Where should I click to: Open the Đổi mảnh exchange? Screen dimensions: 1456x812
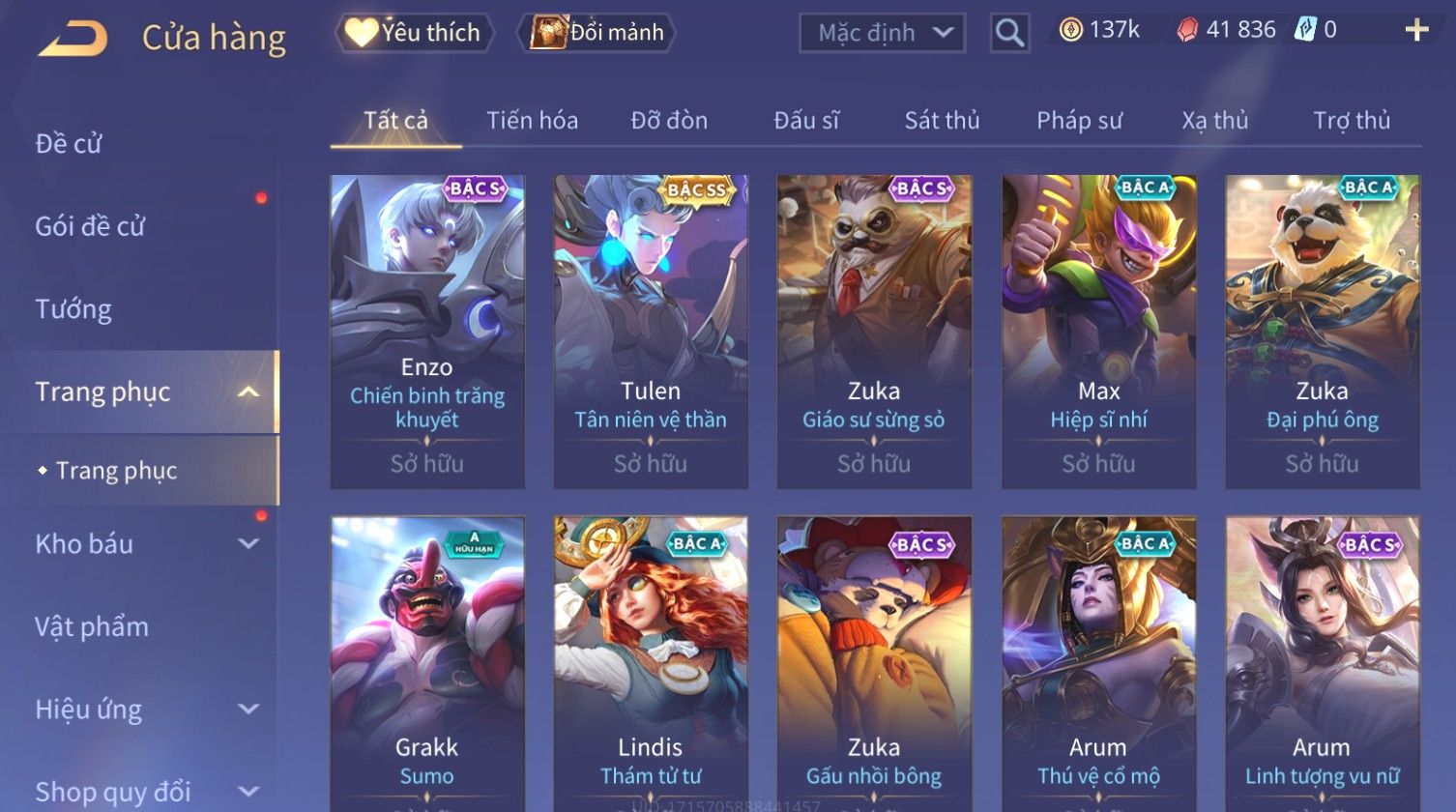[597, 33]
